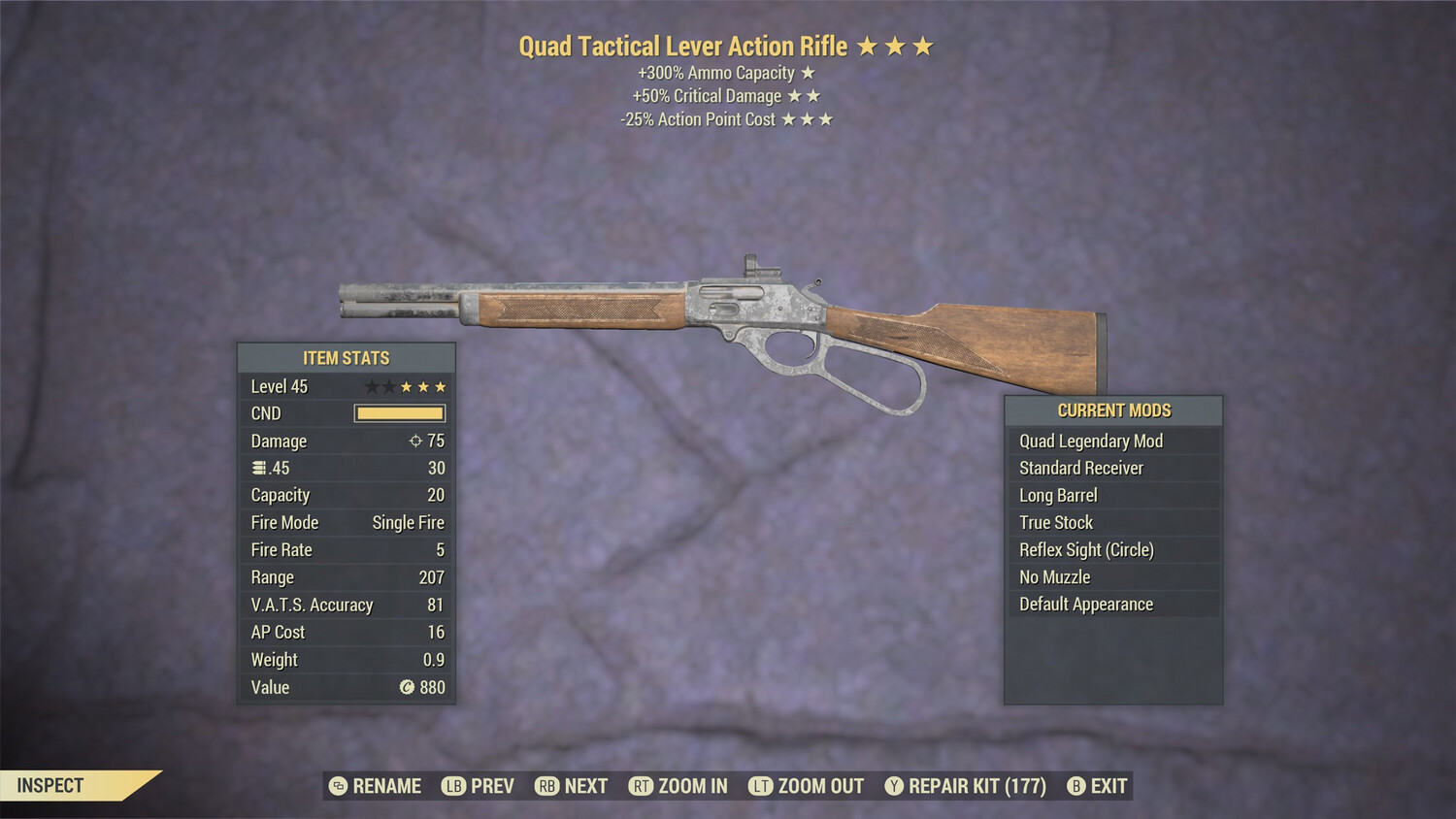Click the LB controller button icon
This screenshot has width=1456, height=819.
pos(452,786)
